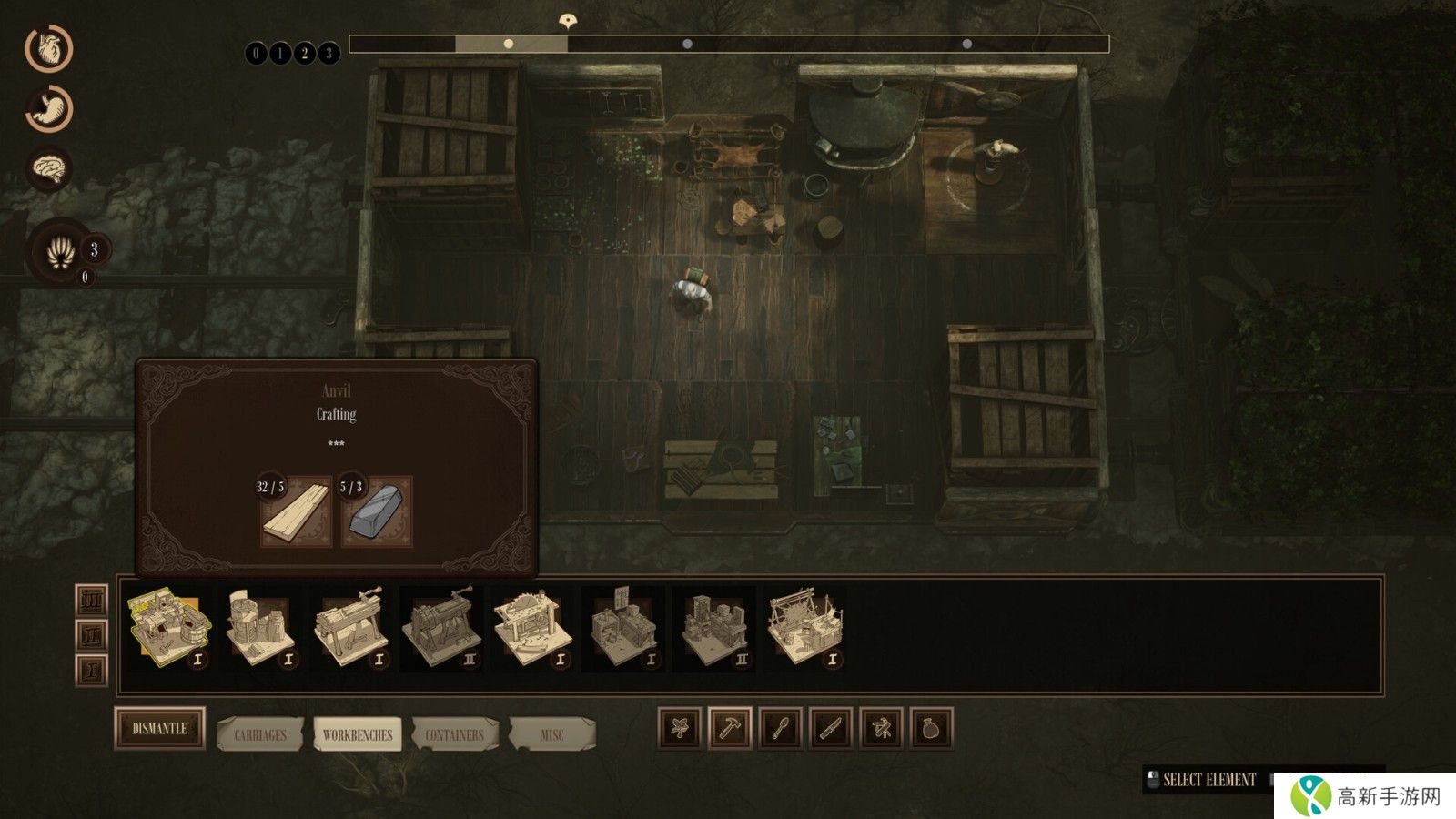Select the Workbenches tab
The height and width of the screenshot is (819, 1456).
point(358,734)
